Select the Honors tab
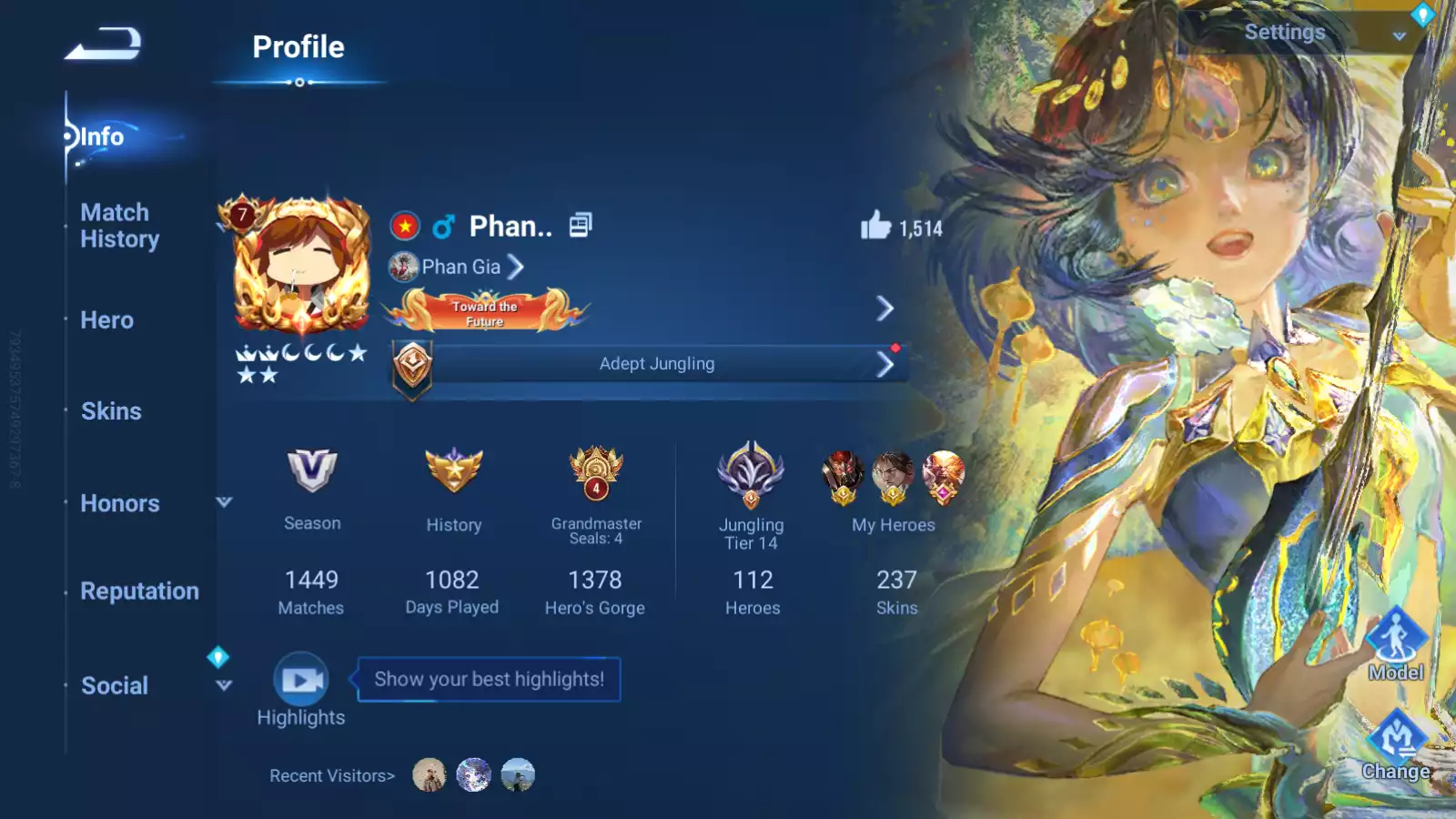Screen dimensions: 1456x819 [120, 503]
